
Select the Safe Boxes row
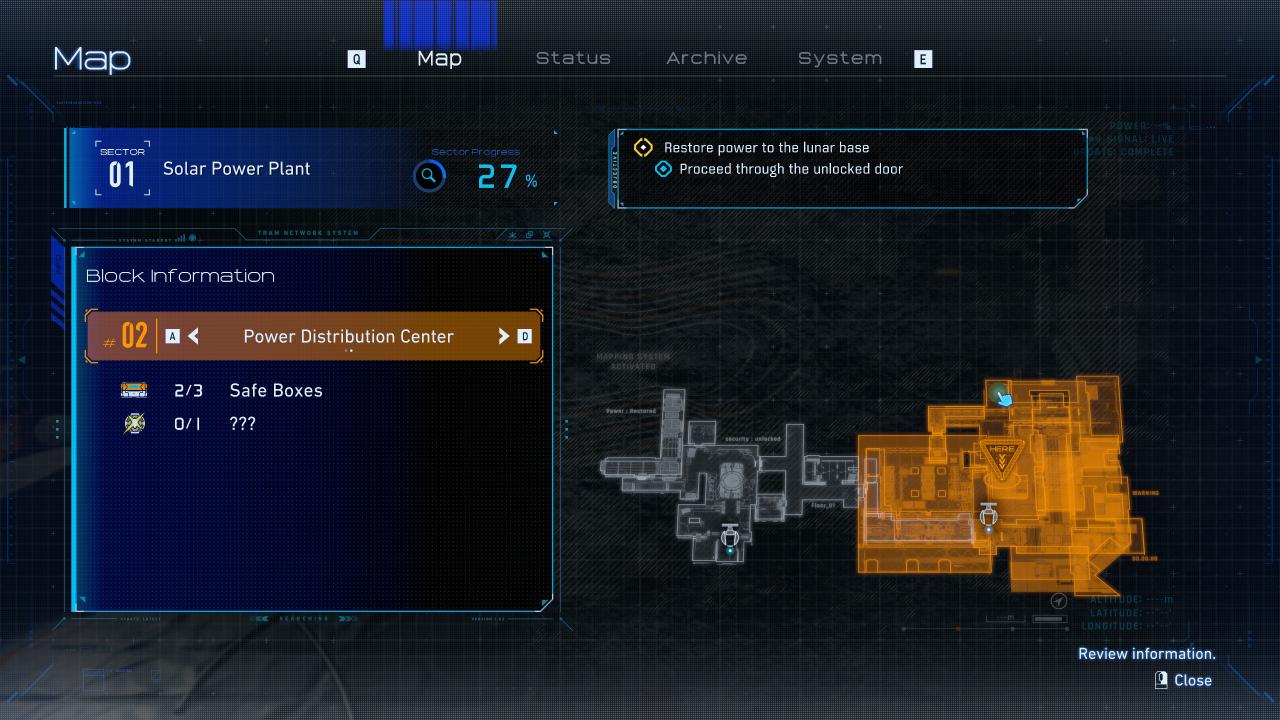(275, 390)
